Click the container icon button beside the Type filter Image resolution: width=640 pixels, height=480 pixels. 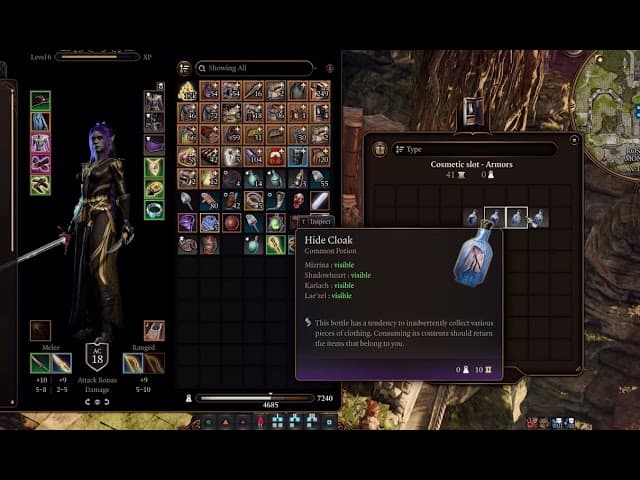coord(381,149)
